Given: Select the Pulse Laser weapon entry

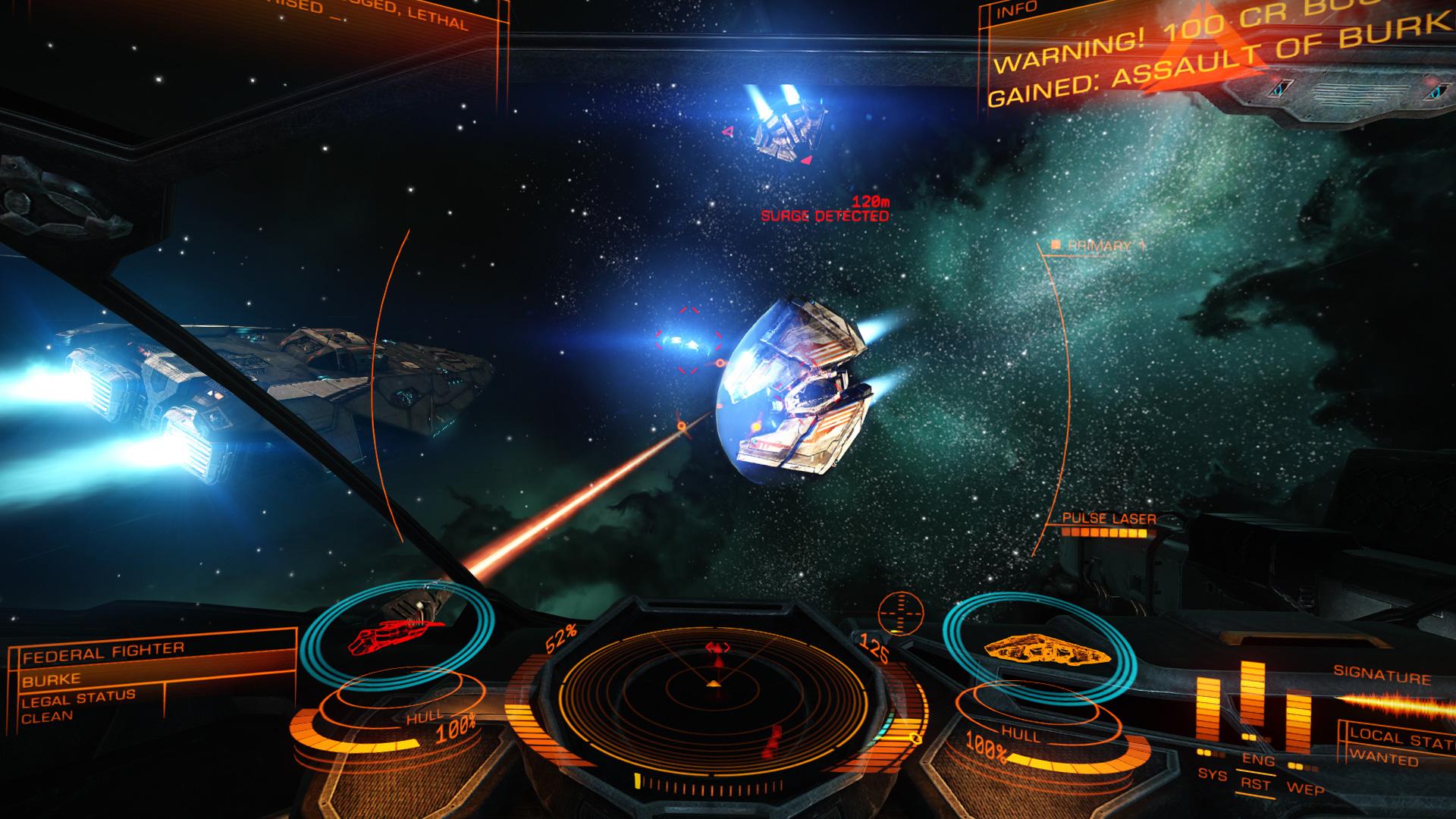Looking at the screenshot, I should click(x=1109, y=519).
